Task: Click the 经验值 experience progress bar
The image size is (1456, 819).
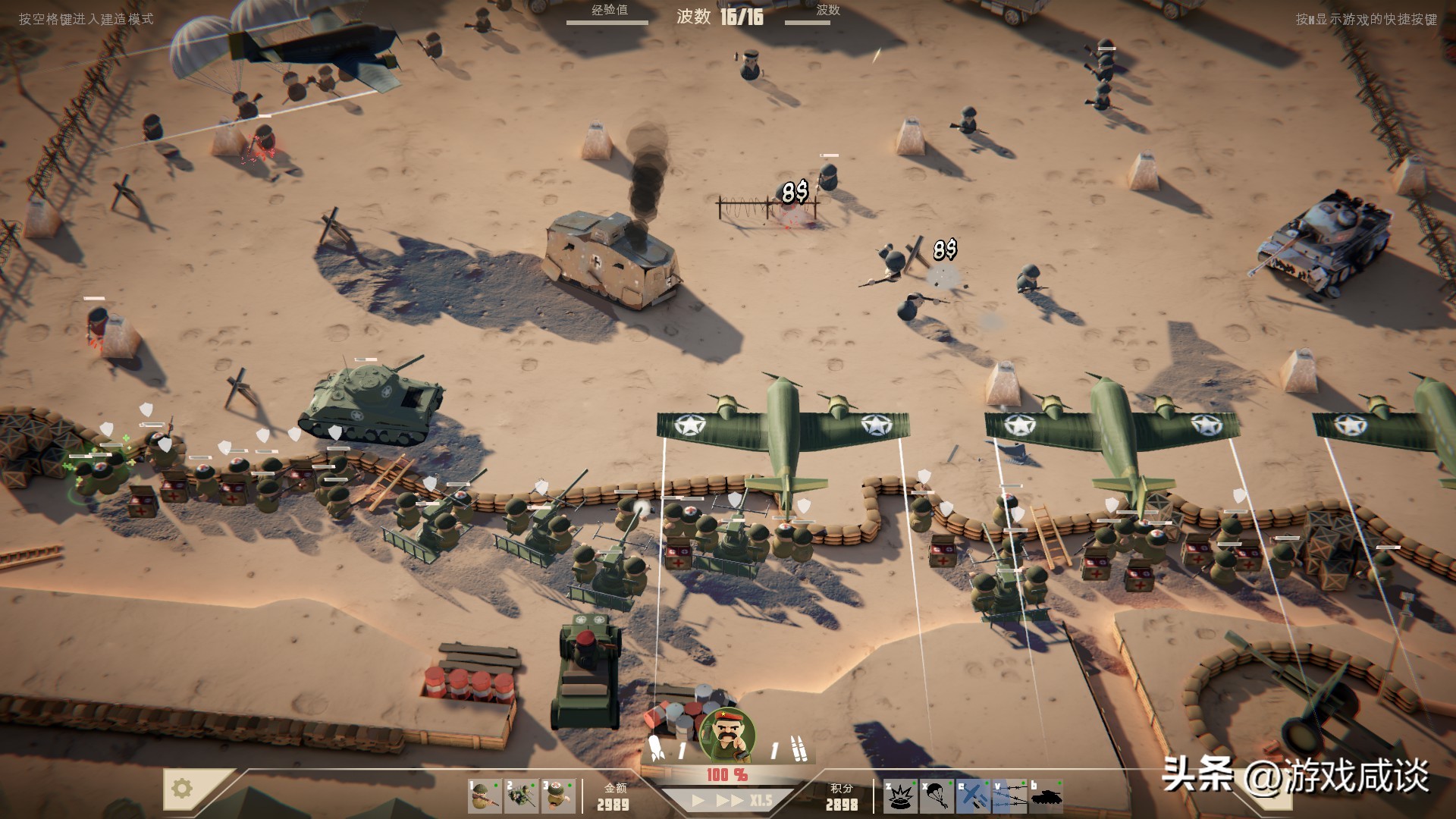Action: coord(607,22)
